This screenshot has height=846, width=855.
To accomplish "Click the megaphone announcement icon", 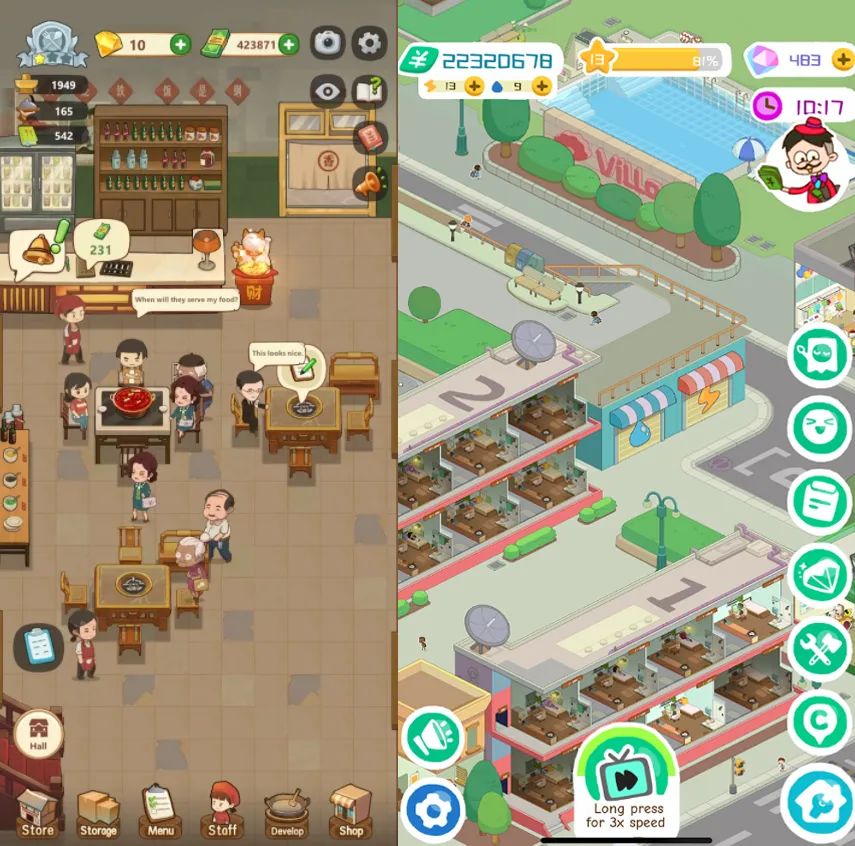I will [369, 183].
